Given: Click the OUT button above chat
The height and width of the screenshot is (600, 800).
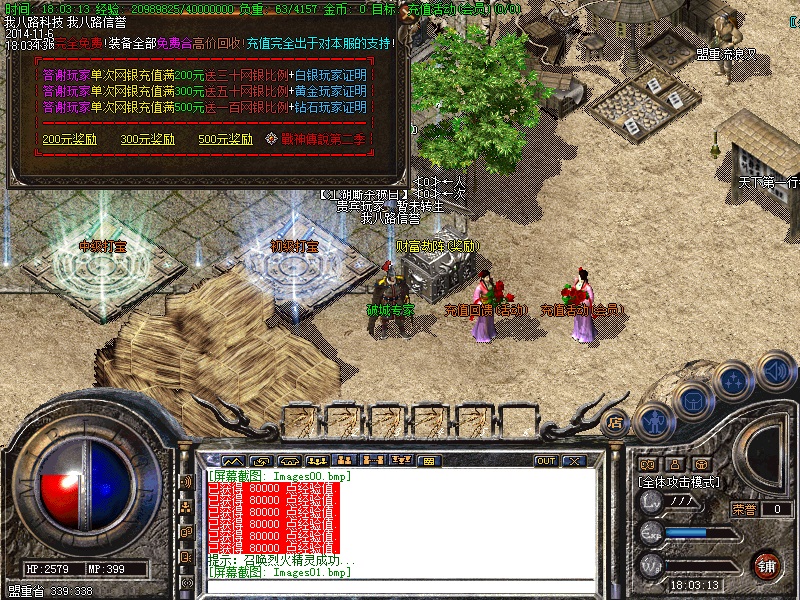Looking at the screenshot, I should [x=546, y=461].
